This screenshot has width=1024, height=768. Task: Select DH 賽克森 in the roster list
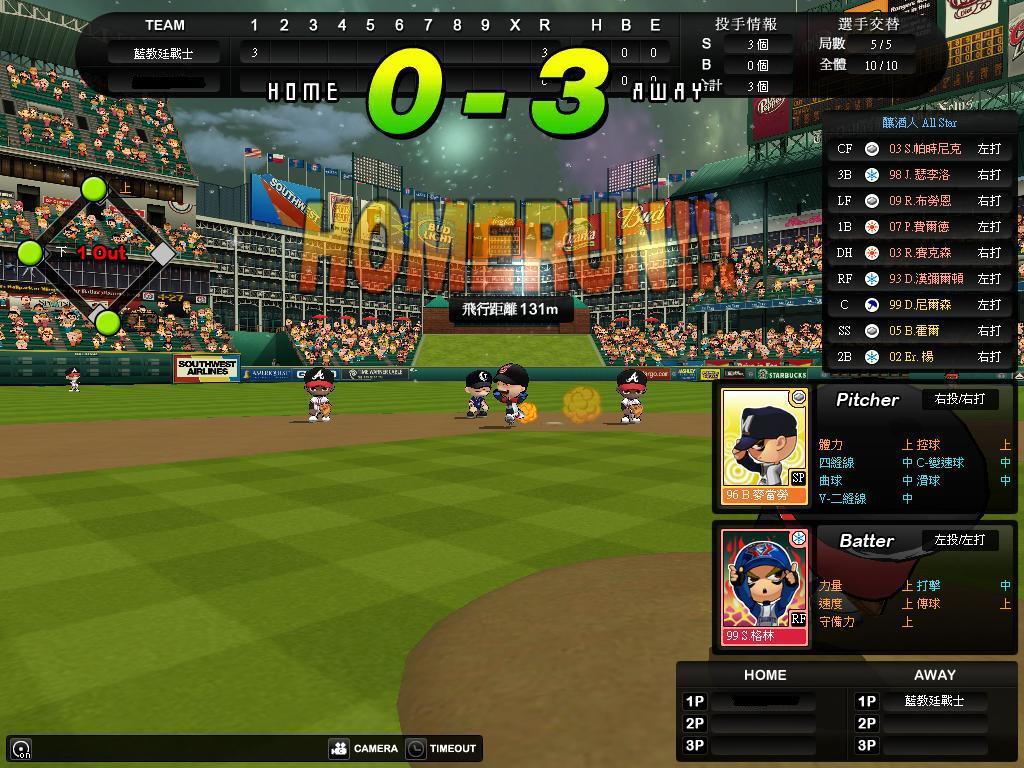(919, 253)
